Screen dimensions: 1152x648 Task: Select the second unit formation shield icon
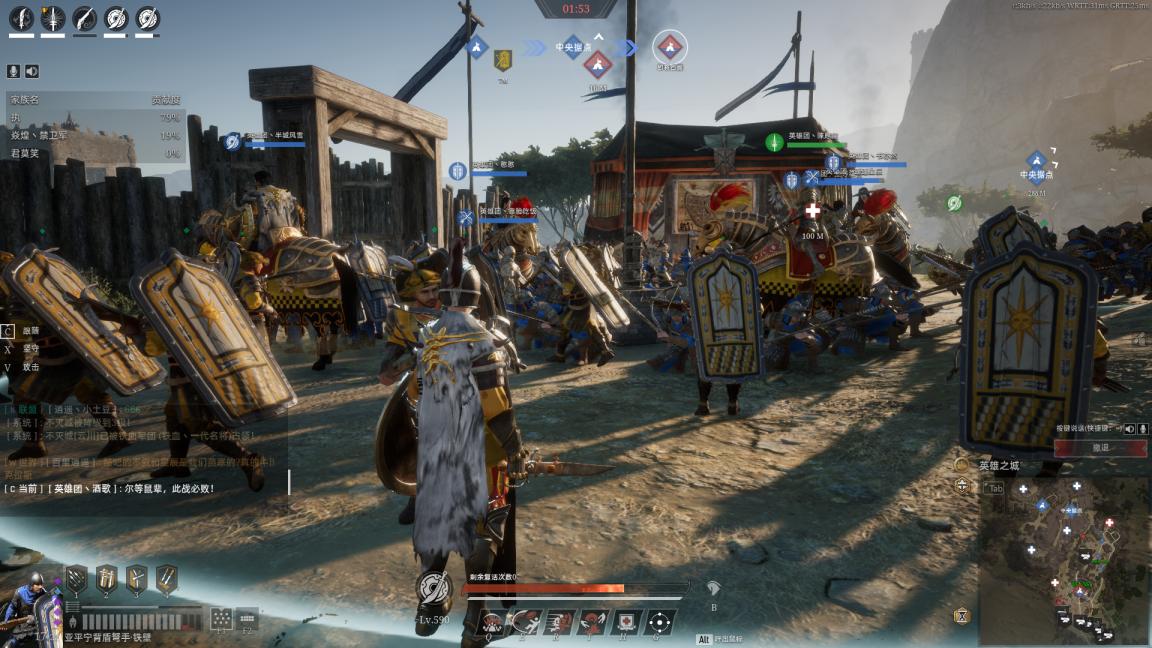coord(106,579)
